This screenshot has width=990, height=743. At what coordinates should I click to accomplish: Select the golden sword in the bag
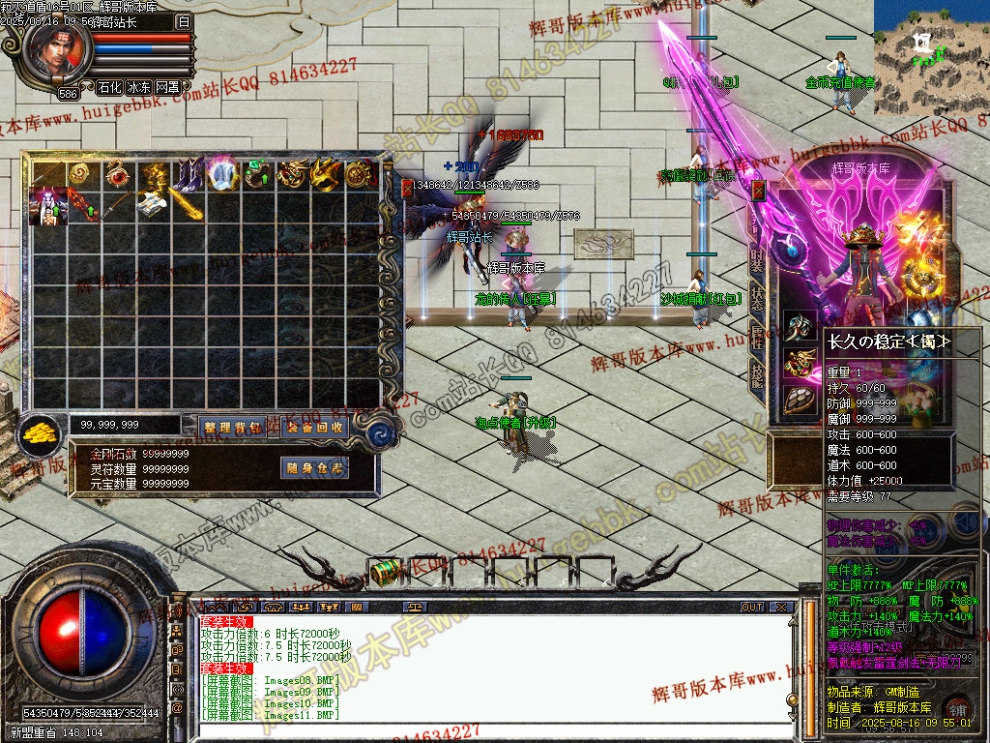click(187, 208)
